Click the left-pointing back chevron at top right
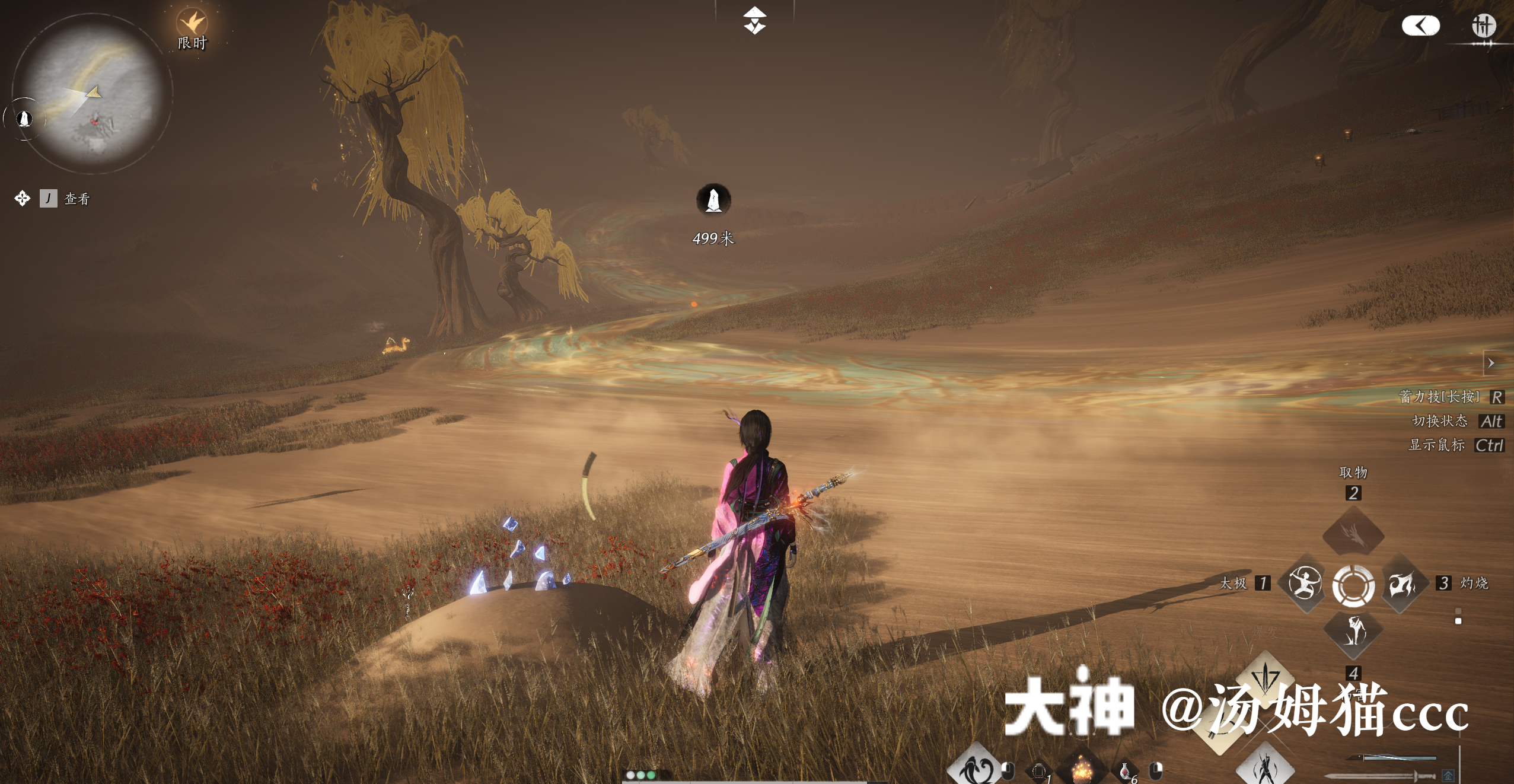The width and height of the screenshot is (1514, 784). (x=1421, y=26)
